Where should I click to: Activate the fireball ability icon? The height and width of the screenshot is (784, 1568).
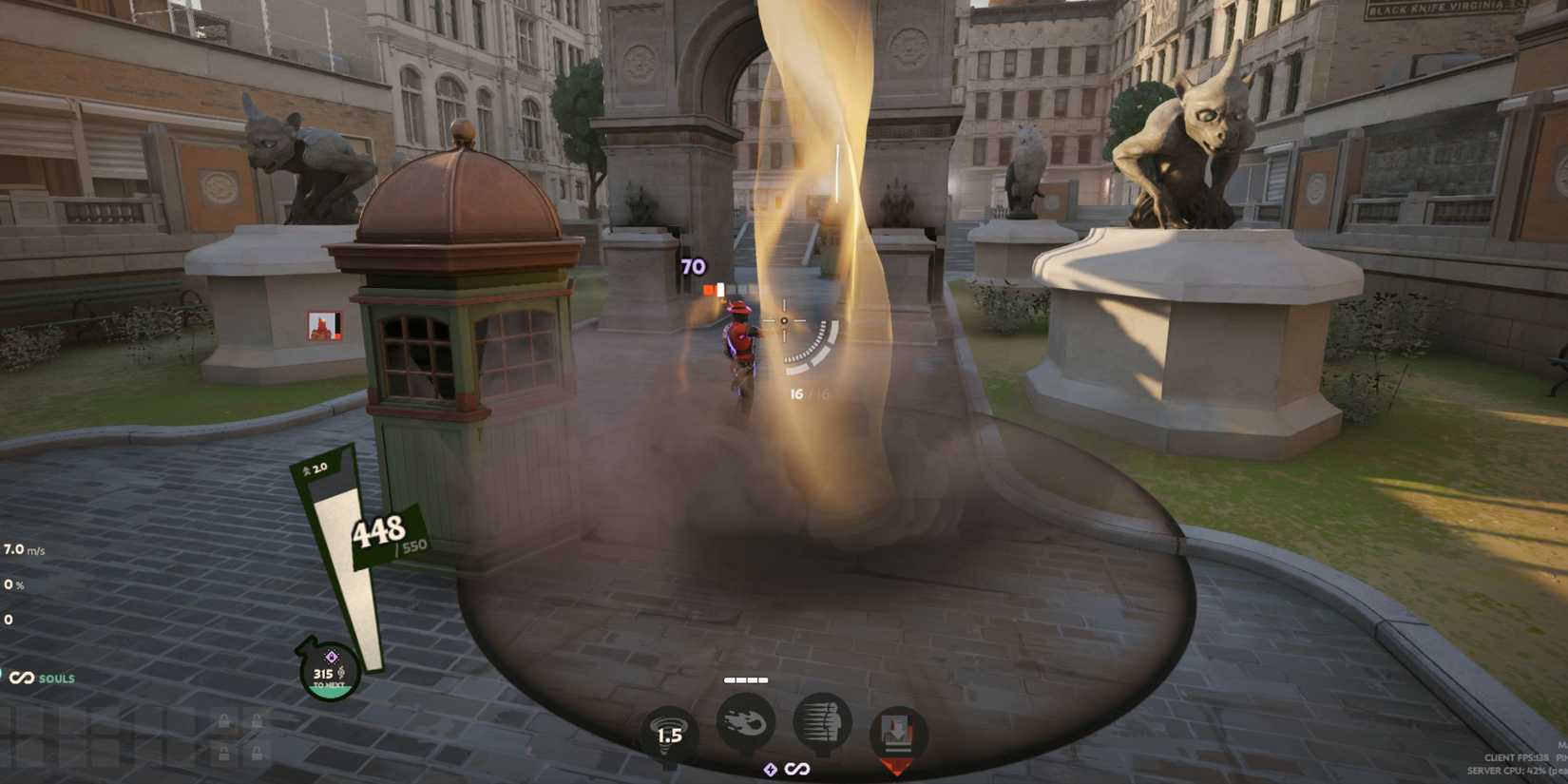point(746,720)
